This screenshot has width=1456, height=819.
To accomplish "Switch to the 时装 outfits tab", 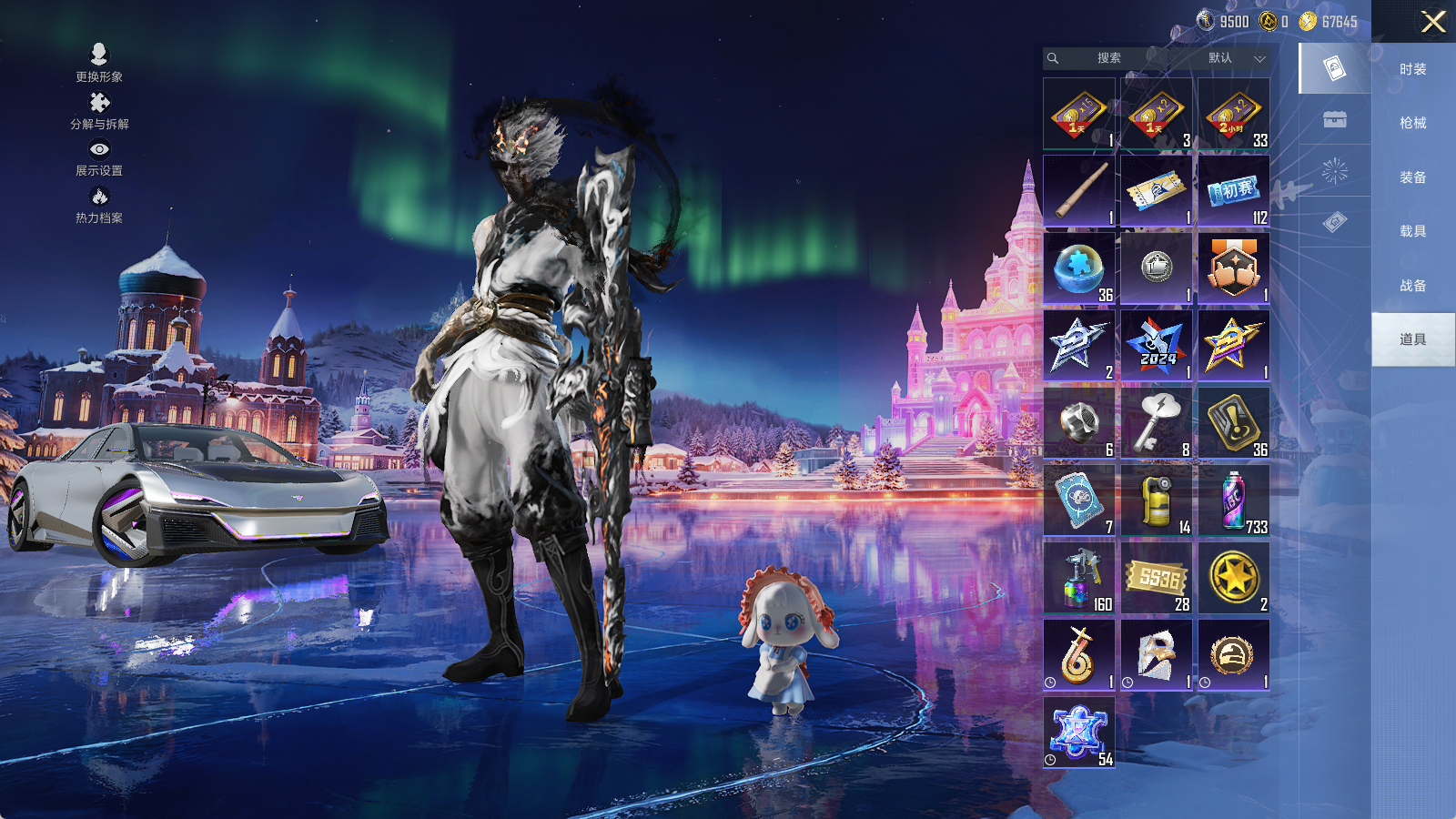I will [x=1412, y=69].
